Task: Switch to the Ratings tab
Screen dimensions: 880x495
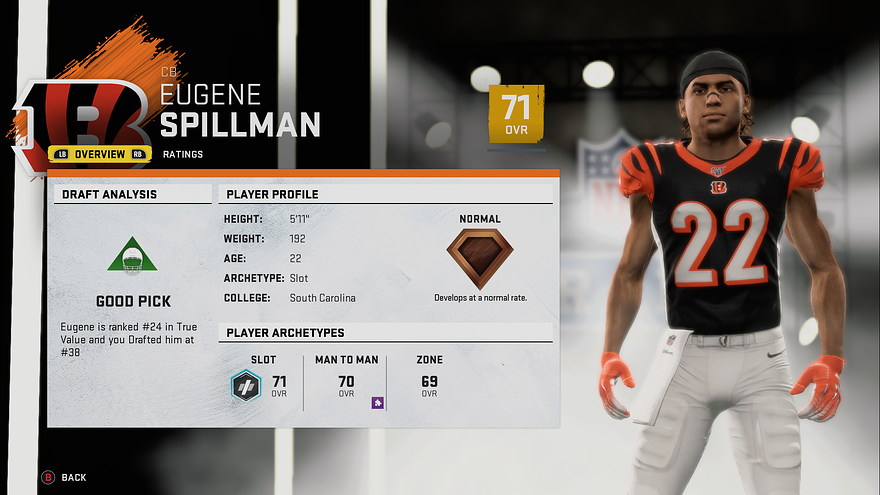Action: coord(183,154)
